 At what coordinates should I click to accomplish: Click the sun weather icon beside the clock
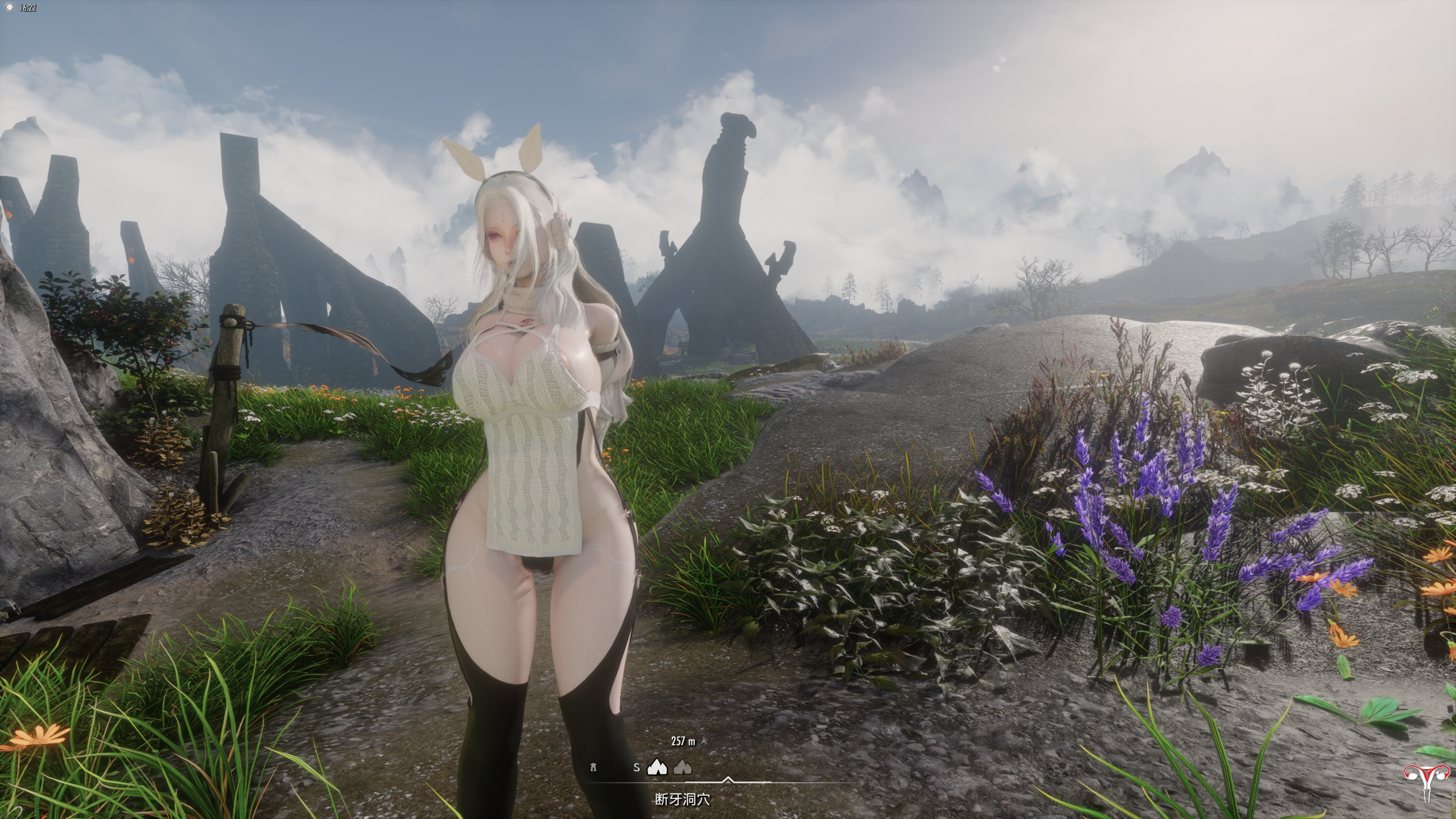pos(9,8)
